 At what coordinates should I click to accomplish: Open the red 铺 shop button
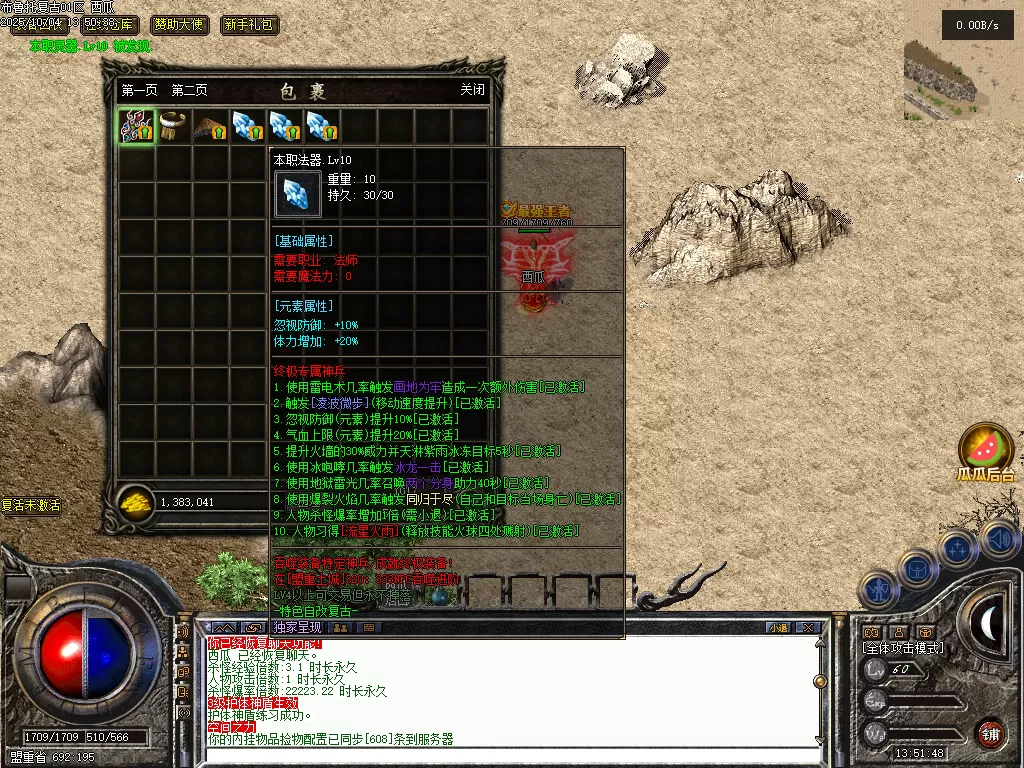pos(990,733)
